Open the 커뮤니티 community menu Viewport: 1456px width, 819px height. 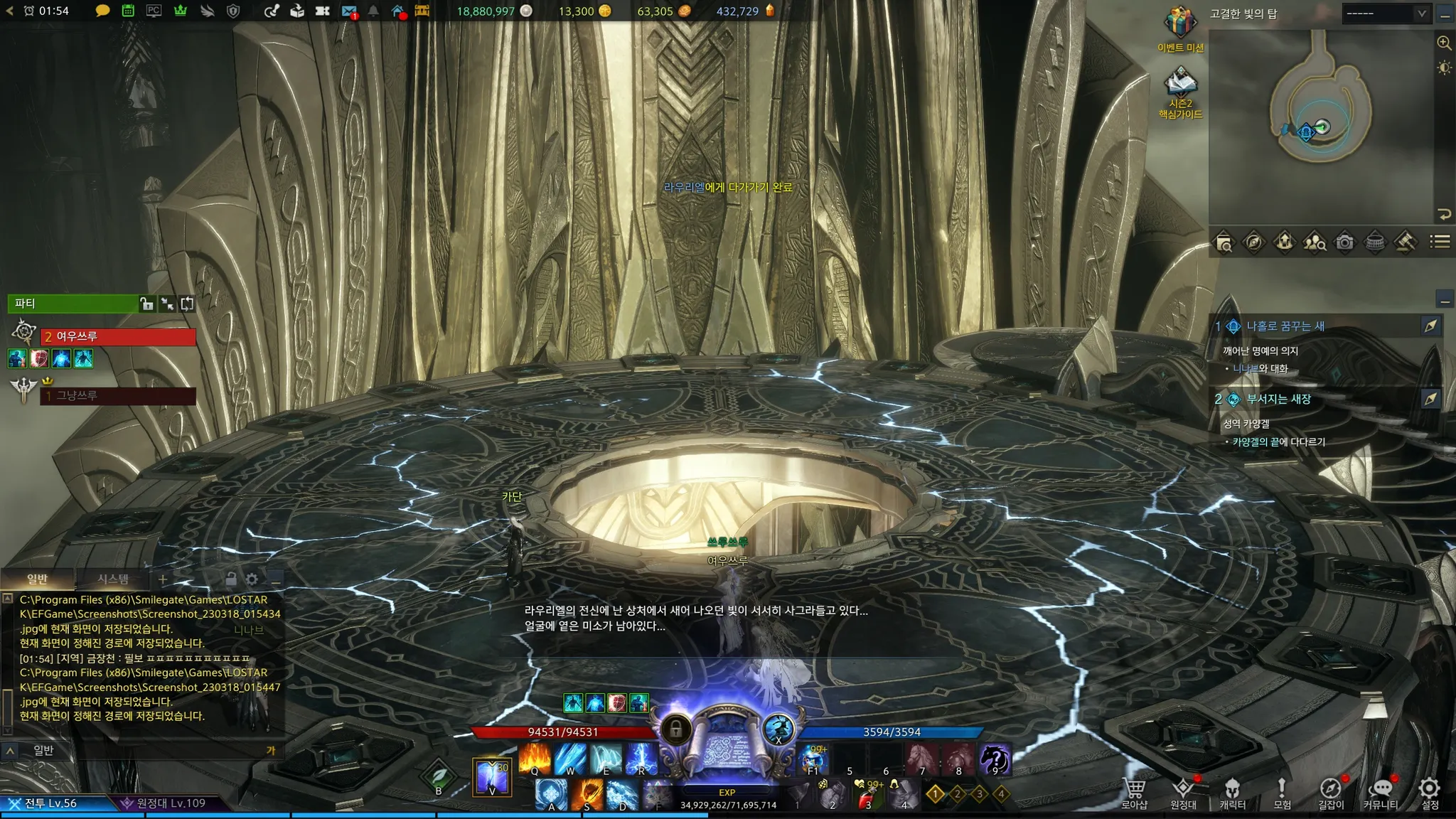pyautogui.click(x=1380, y=792)
